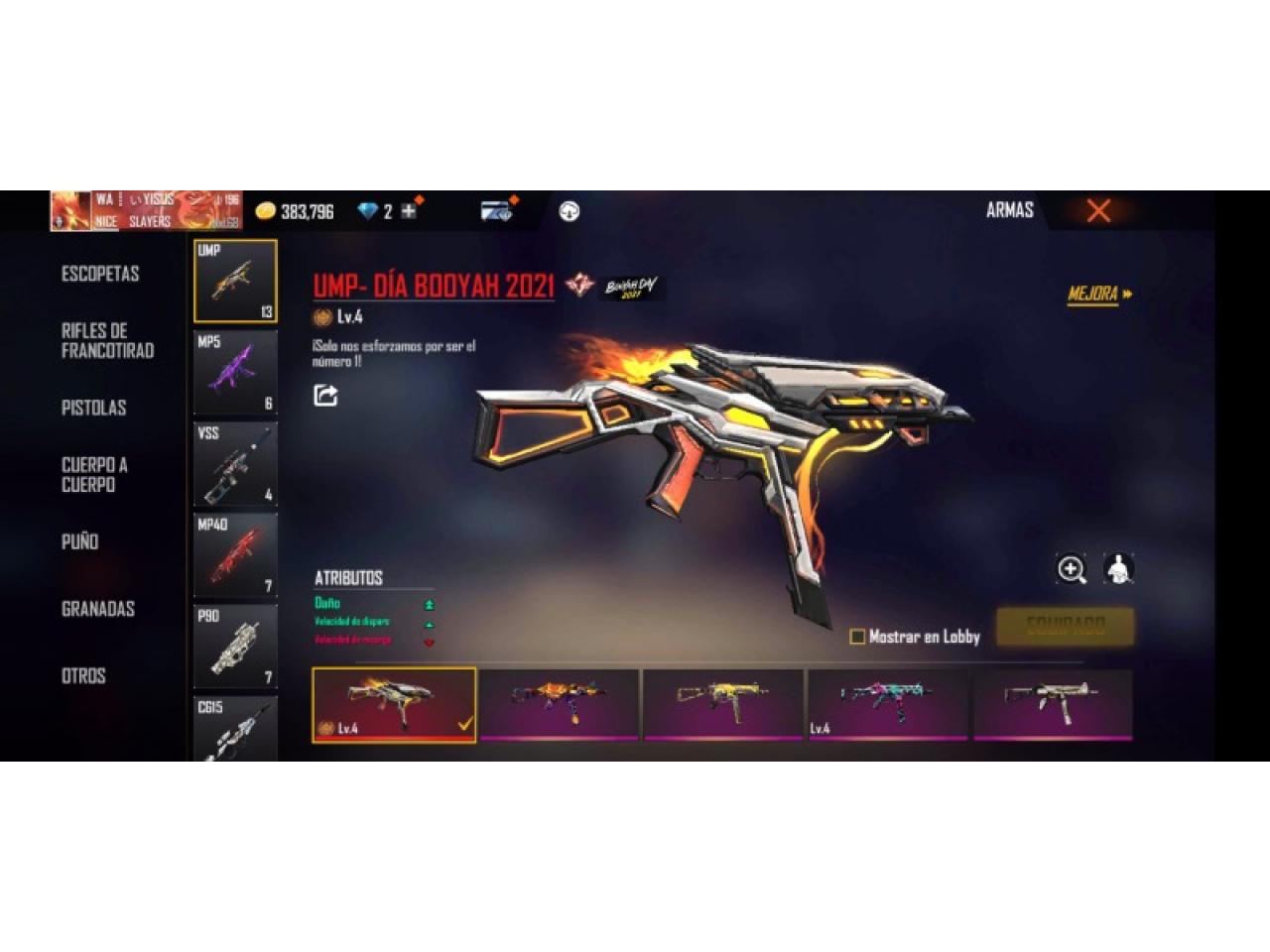Screen dimensions: 1270x952
Task: Show the Granadas category
Action: (97, 609)
